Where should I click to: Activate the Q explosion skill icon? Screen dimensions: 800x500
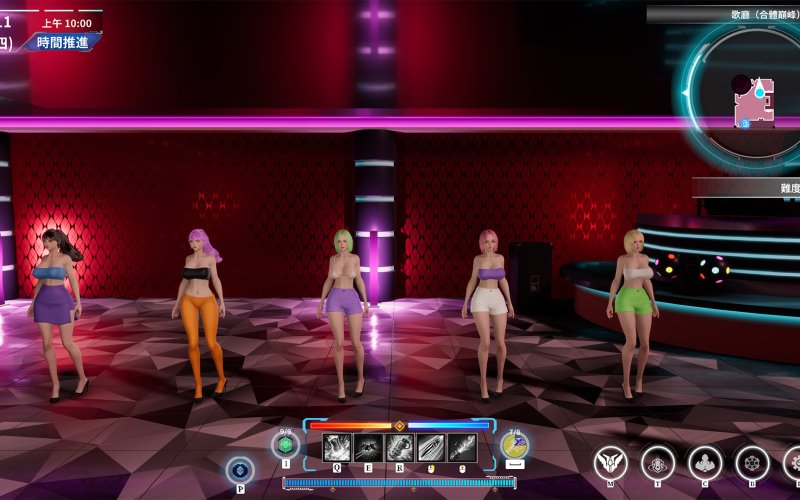tap(337, 447)
